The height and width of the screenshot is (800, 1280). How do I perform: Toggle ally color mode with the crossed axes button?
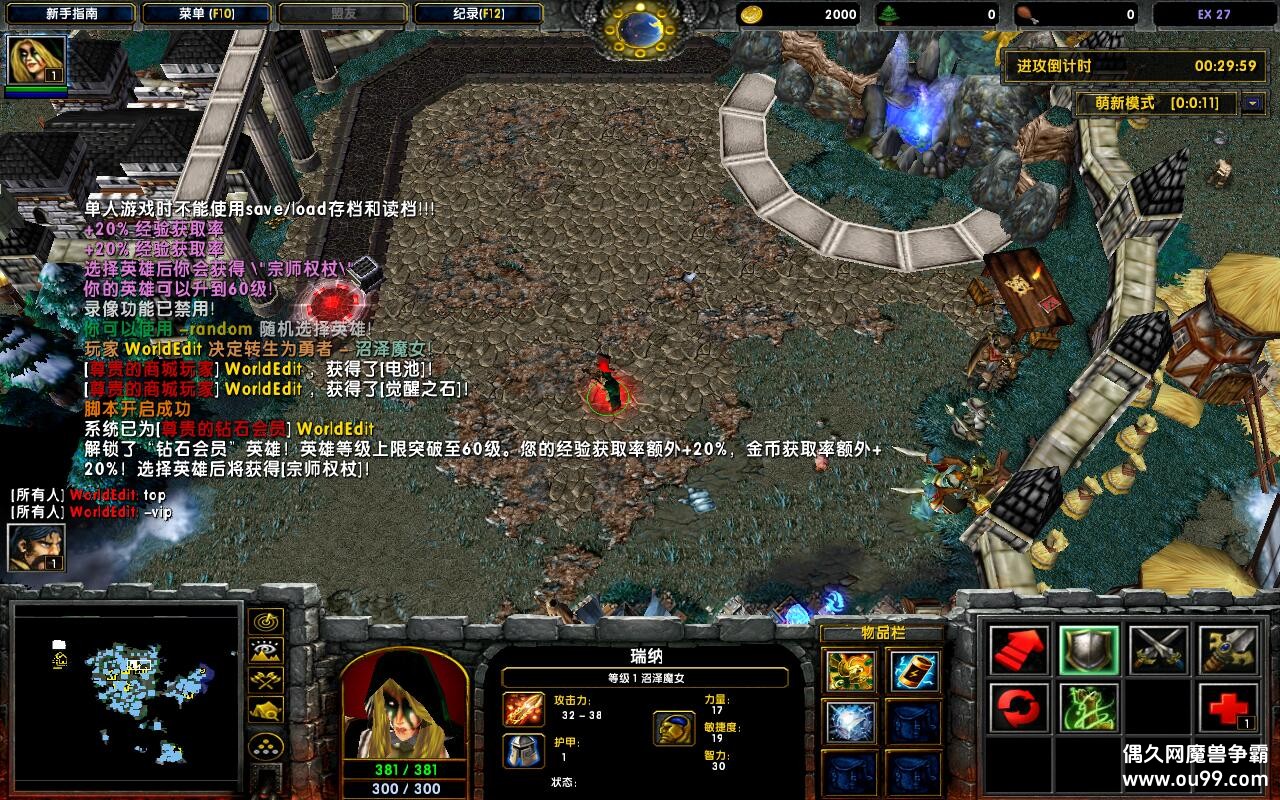pyautogui.click(x=266, y=681)
